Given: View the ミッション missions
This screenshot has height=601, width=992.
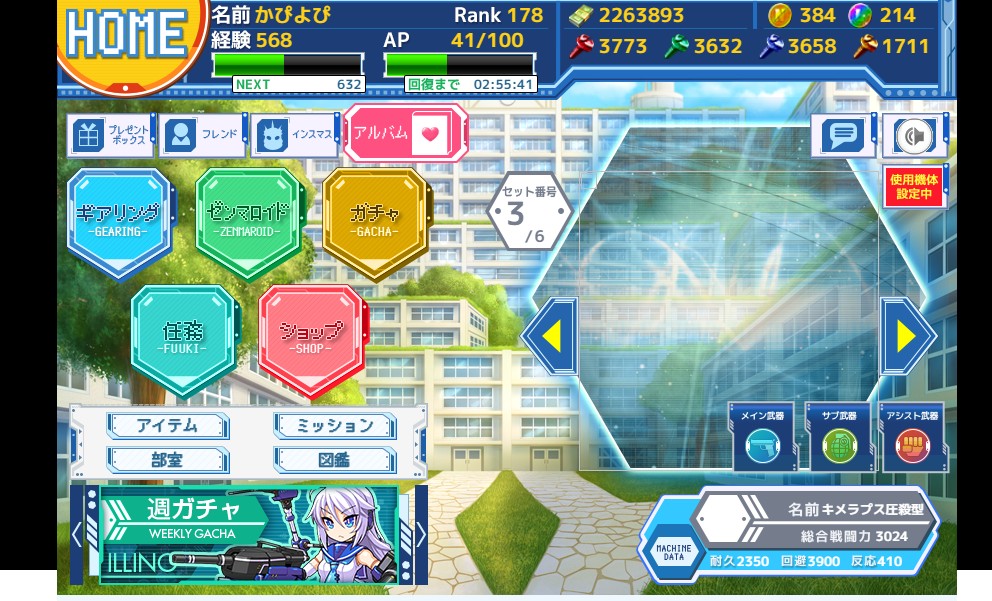Looking at the screenshot, I should point(335,426).
